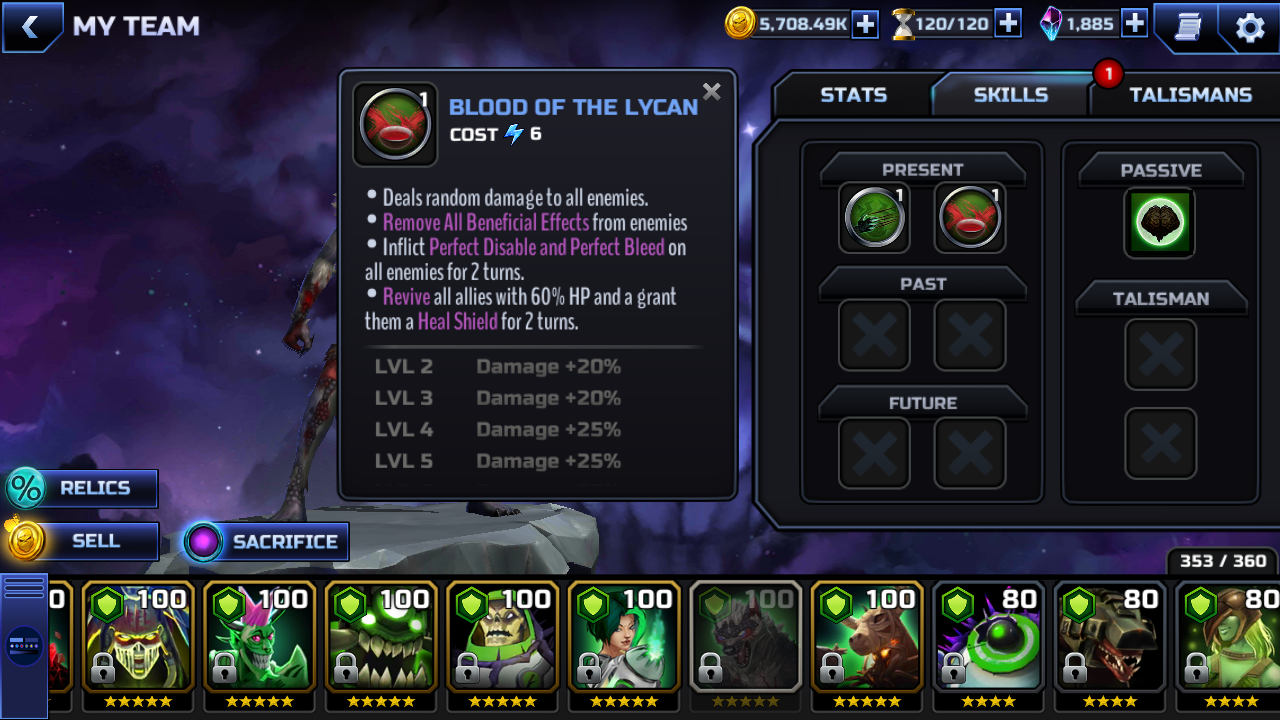Tap the Sell button
The width and height of the screenshot is (1280, 720).
[82, 542]
